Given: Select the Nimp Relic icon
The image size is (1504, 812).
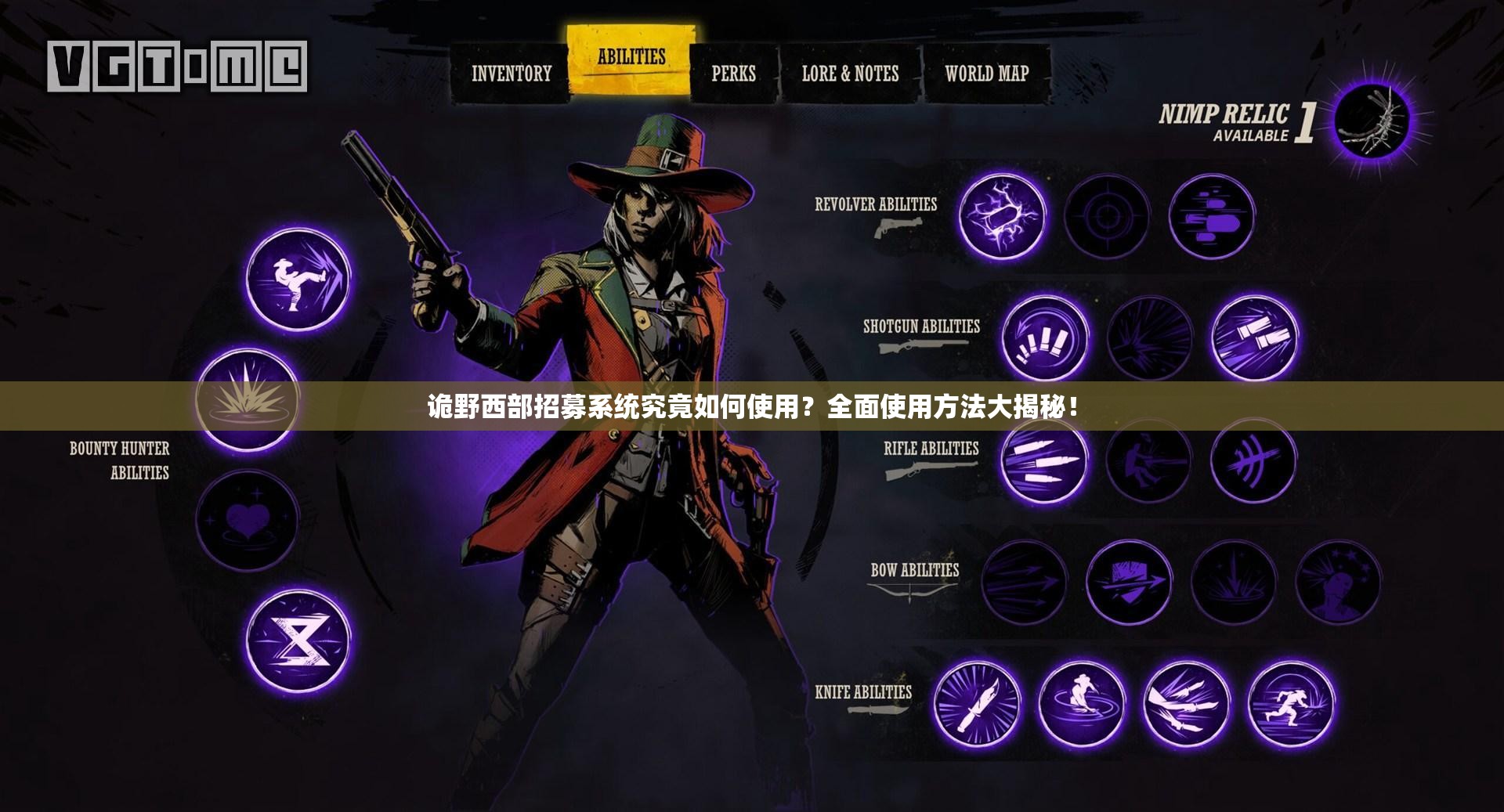Looking at the screenshot, I should pos(1372,120).
